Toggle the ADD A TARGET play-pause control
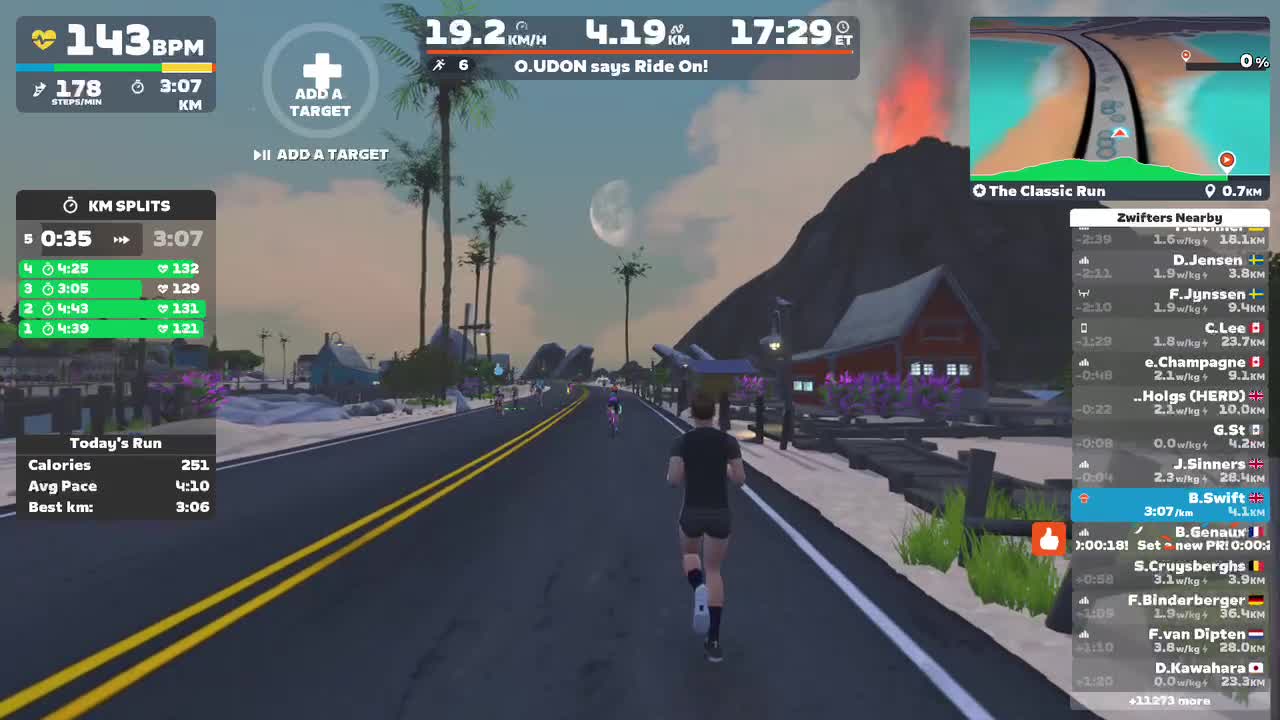The height and width of the screenshot is (720, 1280). 262,154
